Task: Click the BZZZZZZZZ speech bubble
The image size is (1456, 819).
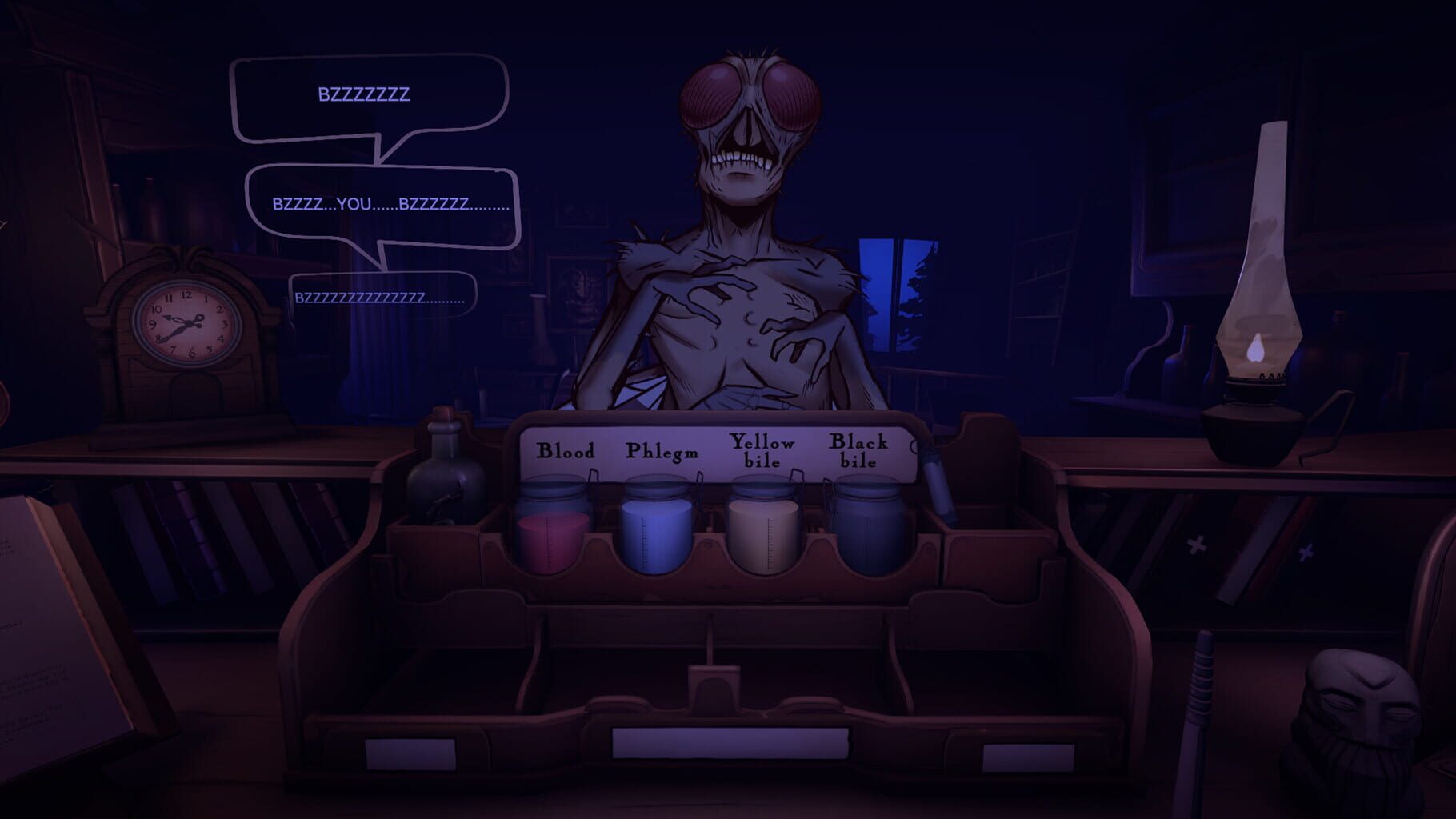Action: 364,94
